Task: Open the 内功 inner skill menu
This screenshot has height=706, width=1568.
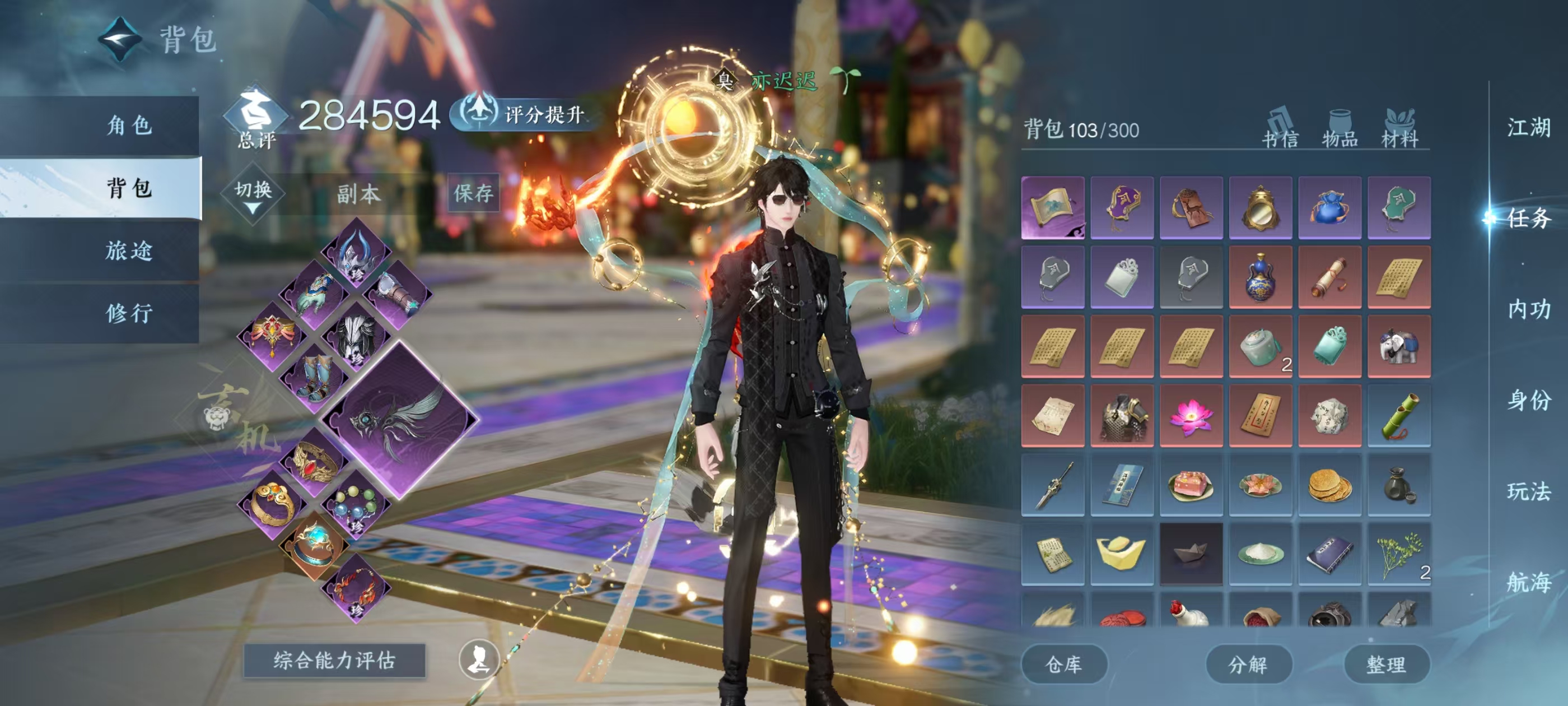Action: click(x=1528, y=309)
